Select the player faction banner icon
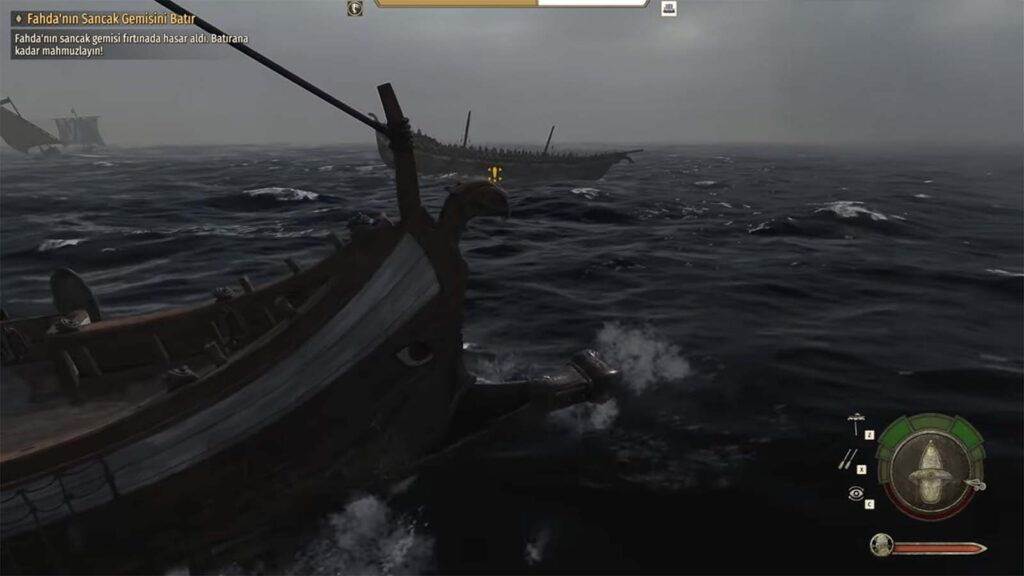 tap(355, 8)
